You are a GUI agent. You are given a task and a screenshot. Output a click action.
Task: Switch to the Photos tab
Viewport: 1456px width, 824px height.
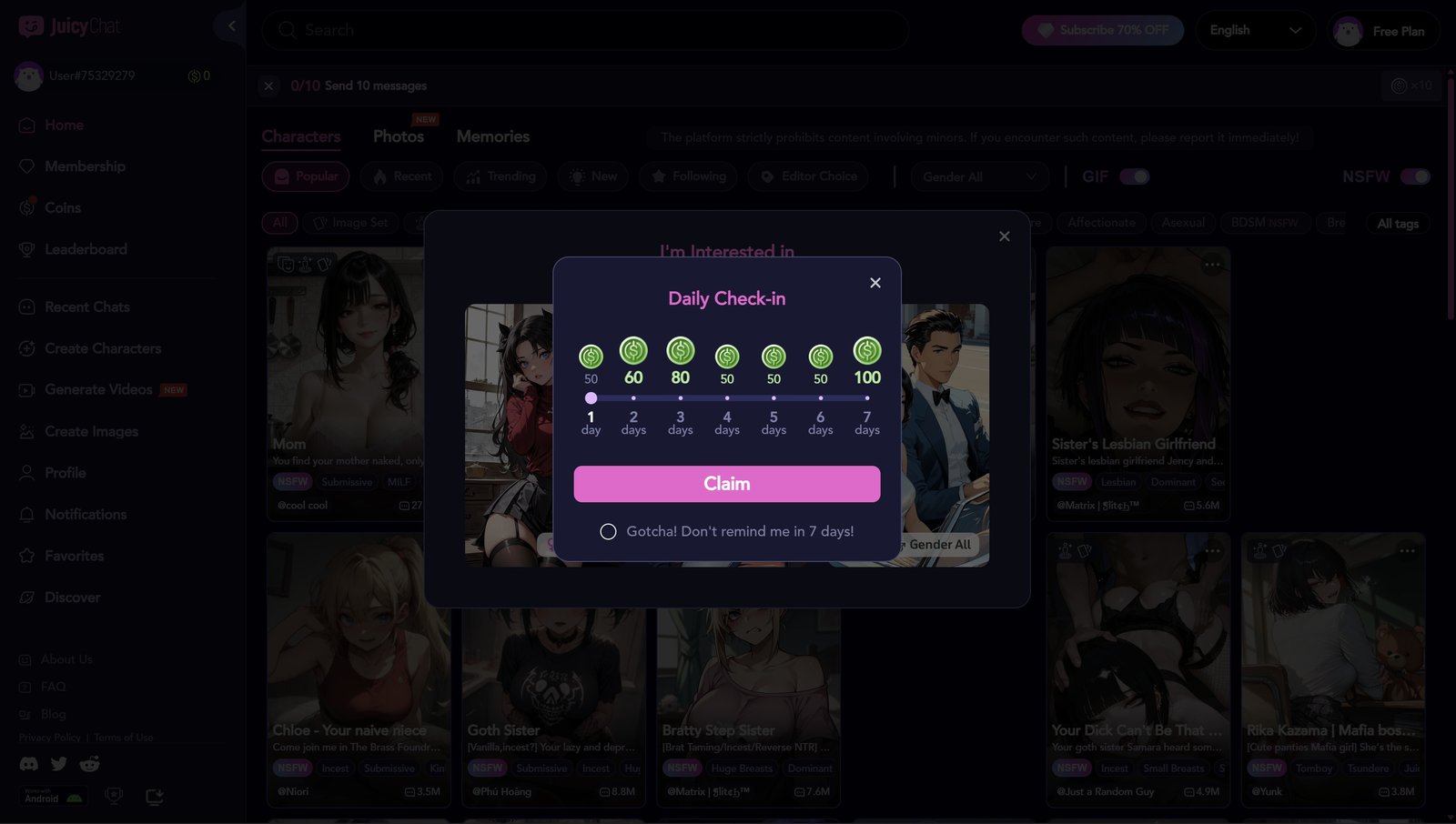coord(399,136)
